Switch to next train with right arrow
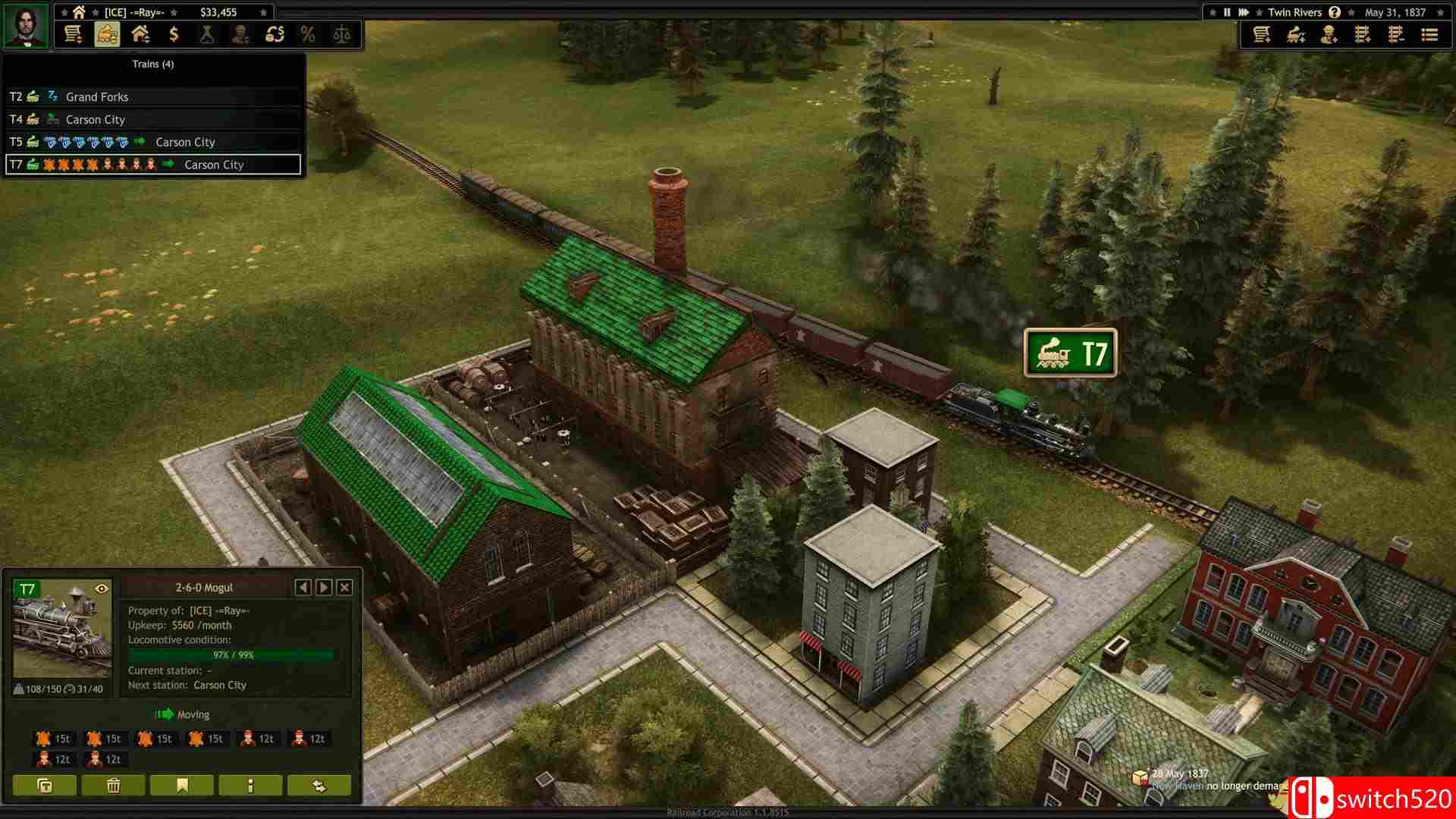Screen dimensions: 1456x819 (x=323, y=588)
